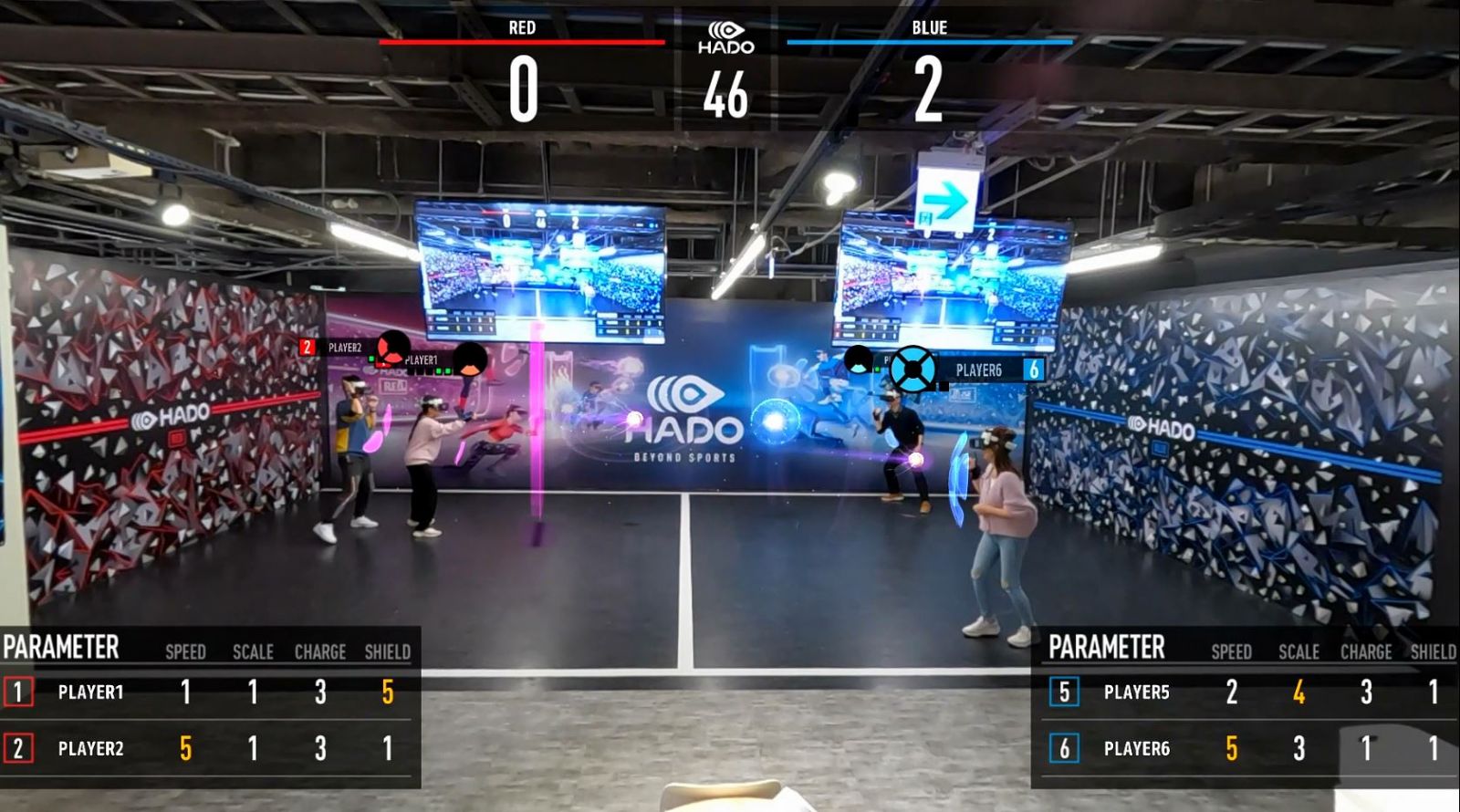Select PLAYER2 row in red parameter table

coord(89,749)
